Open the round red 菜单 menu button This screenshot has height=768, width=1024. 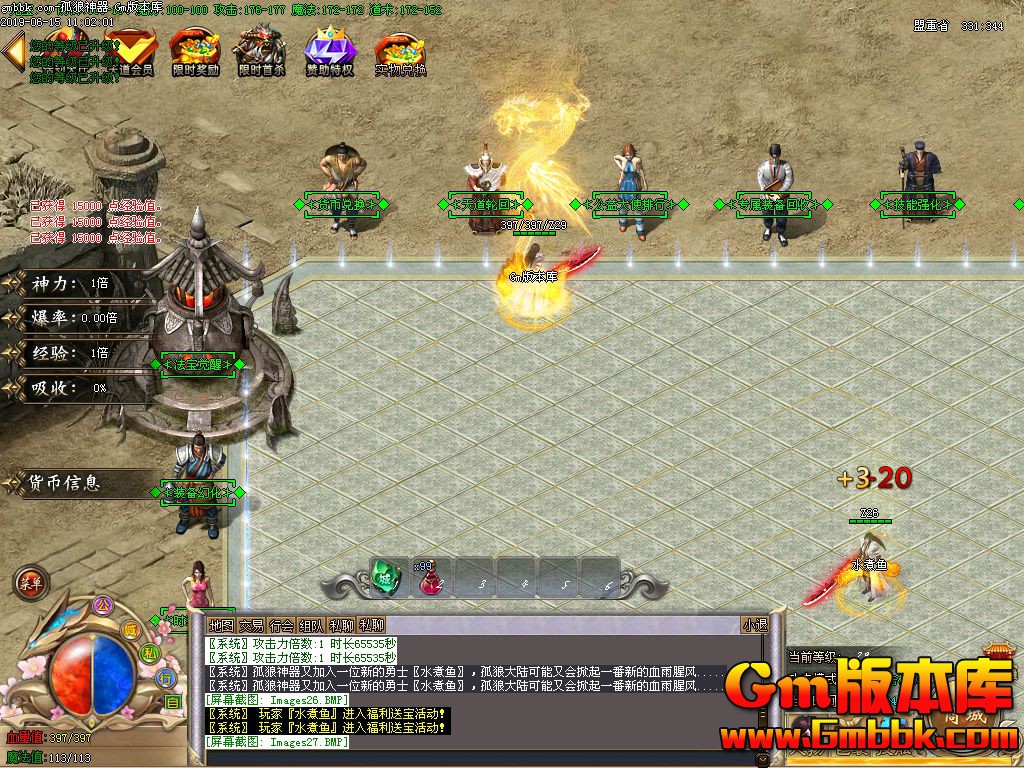tap(30, 583)
